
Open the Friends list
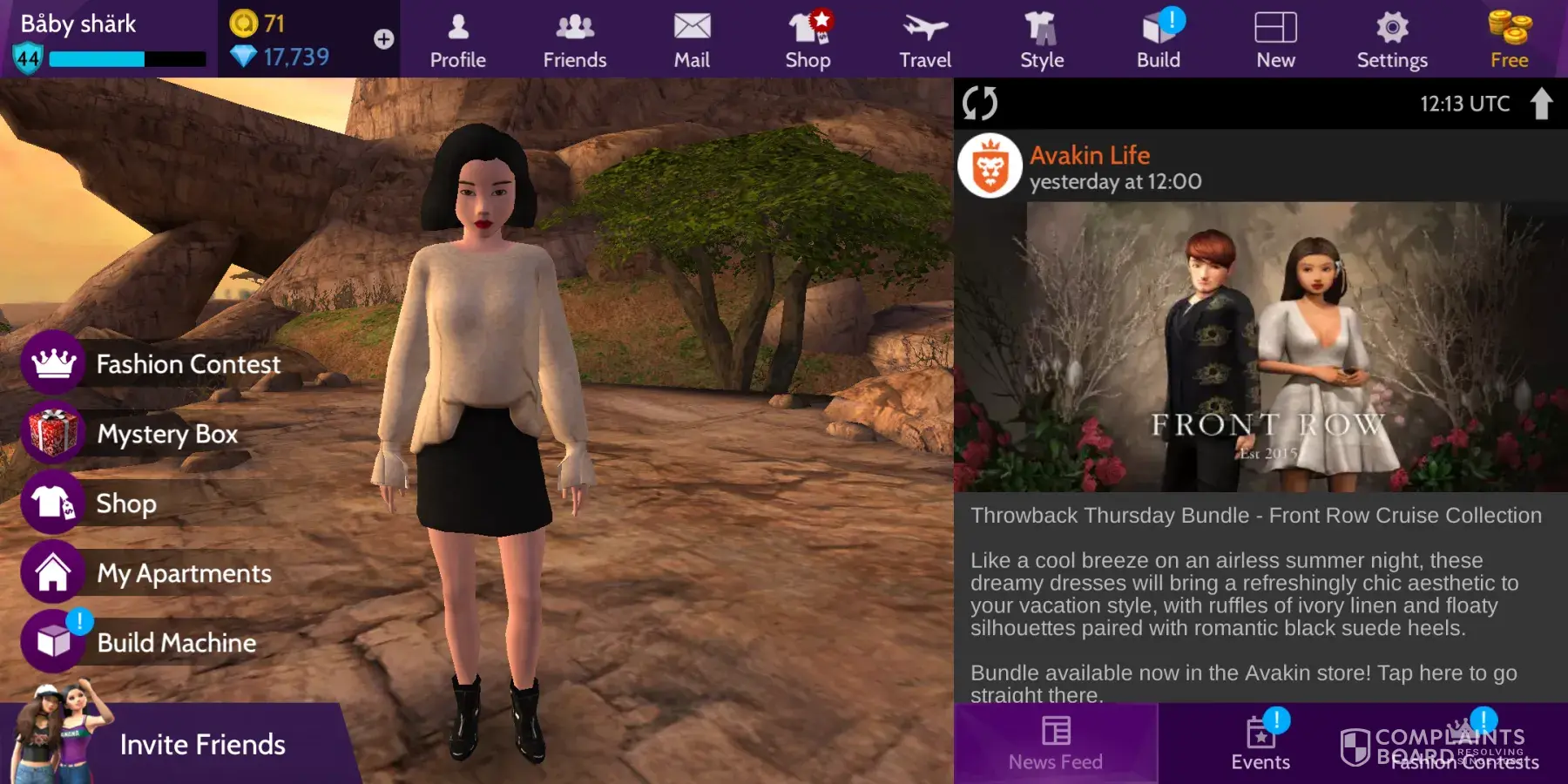(574, 40)
